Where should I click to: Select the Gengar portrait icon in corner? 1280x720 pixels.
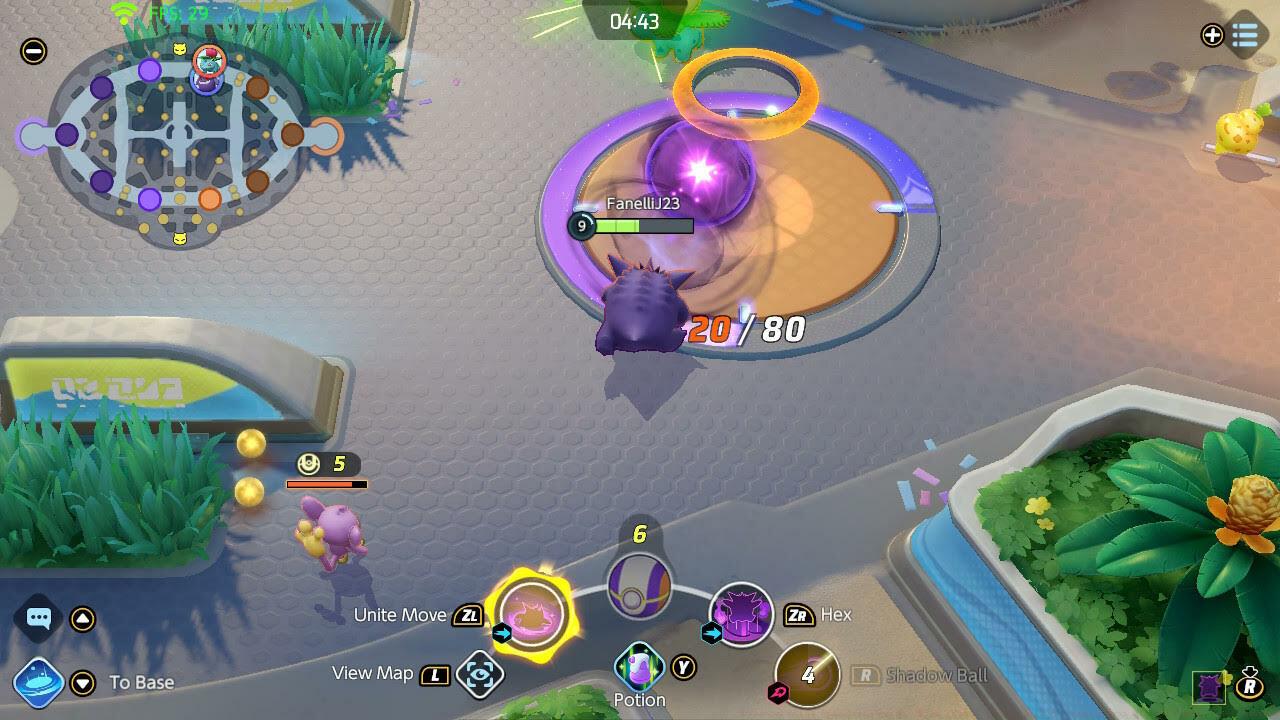coord(1210,687)
